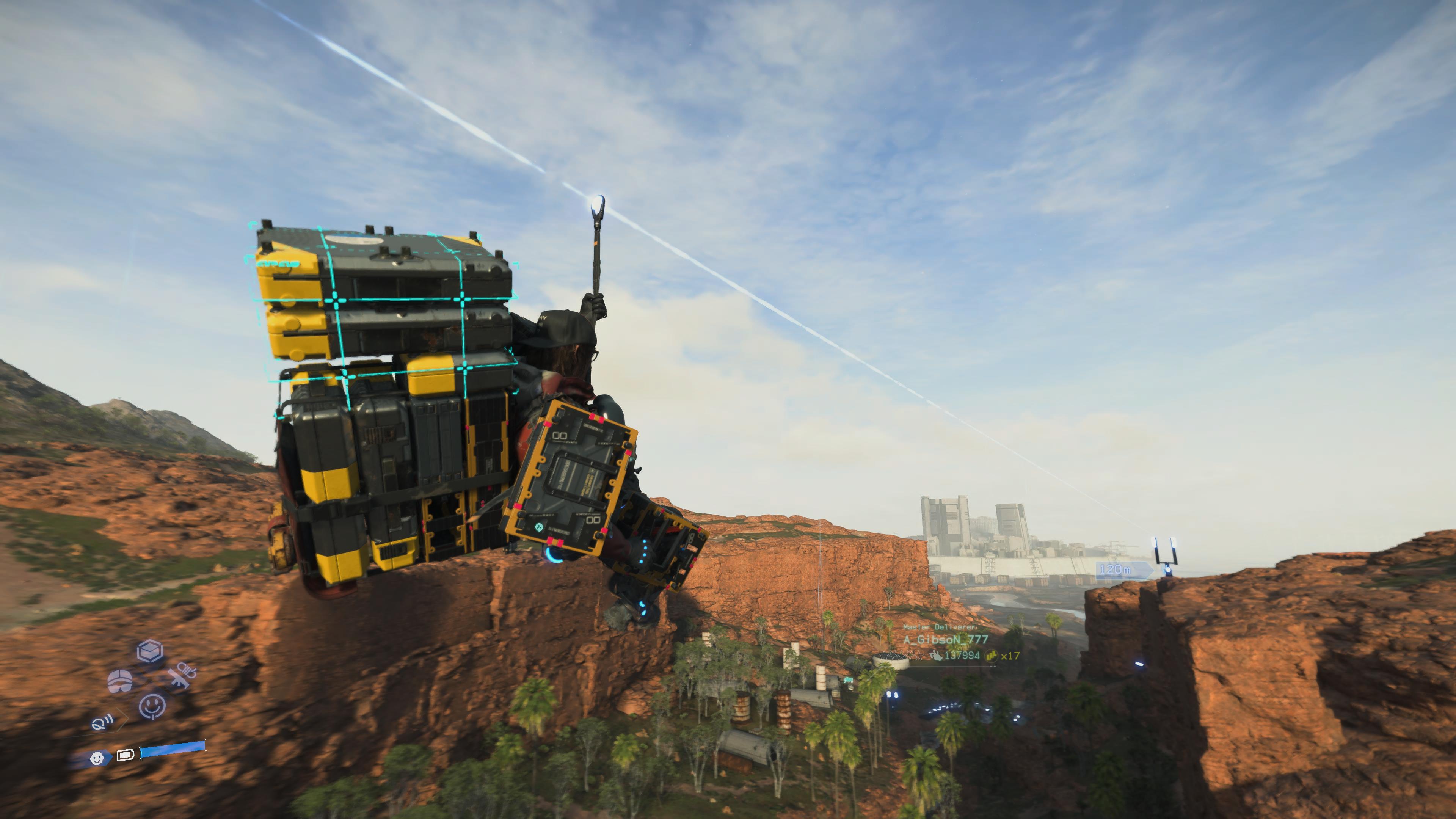Click the A_GibsoN_777 player name tag
Viewport: 1456px width, 819px height.
[945, 639]
